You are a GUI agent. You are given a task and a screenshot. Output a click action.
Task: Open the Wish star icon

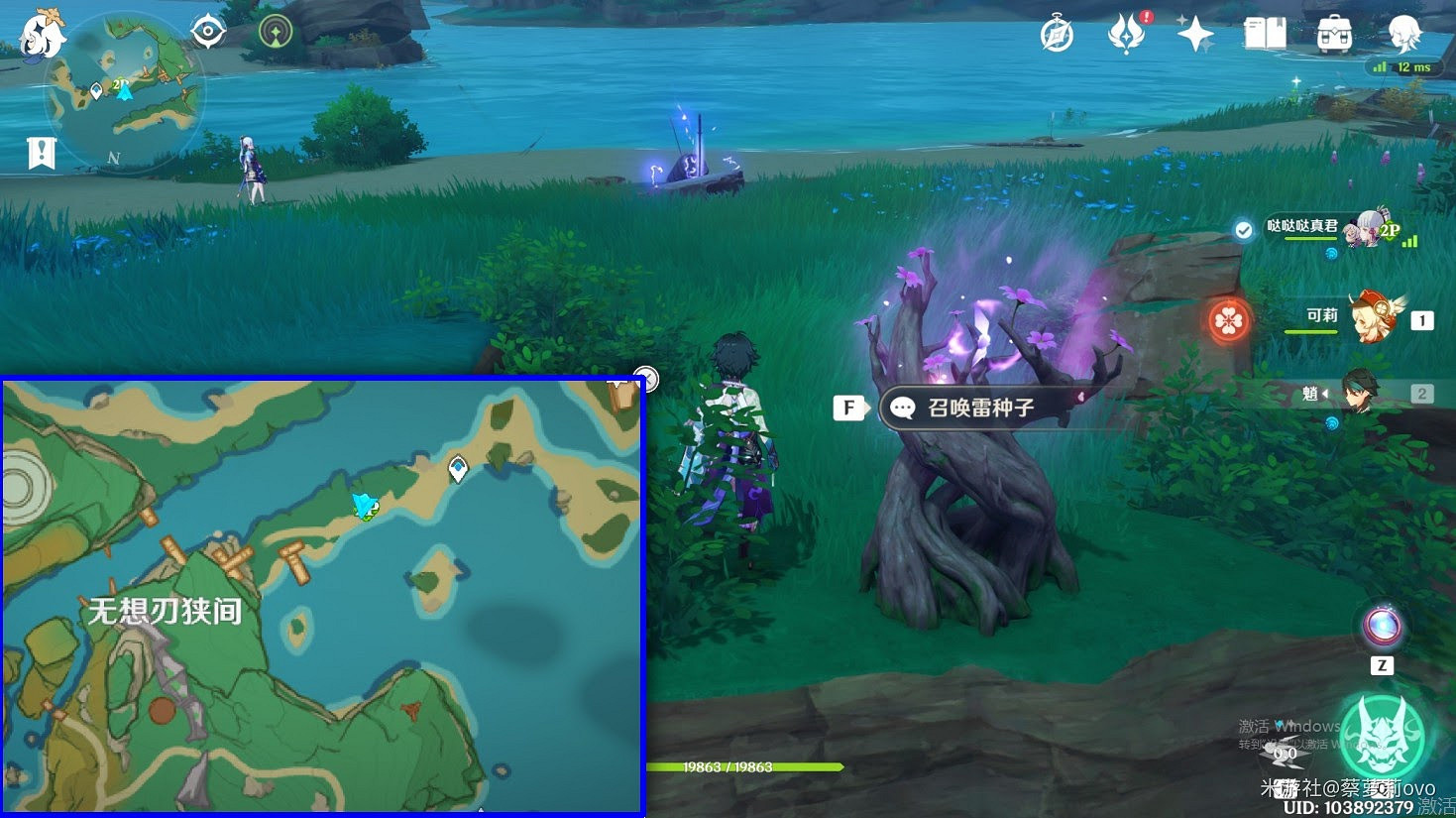click(x=1194, y=33)
